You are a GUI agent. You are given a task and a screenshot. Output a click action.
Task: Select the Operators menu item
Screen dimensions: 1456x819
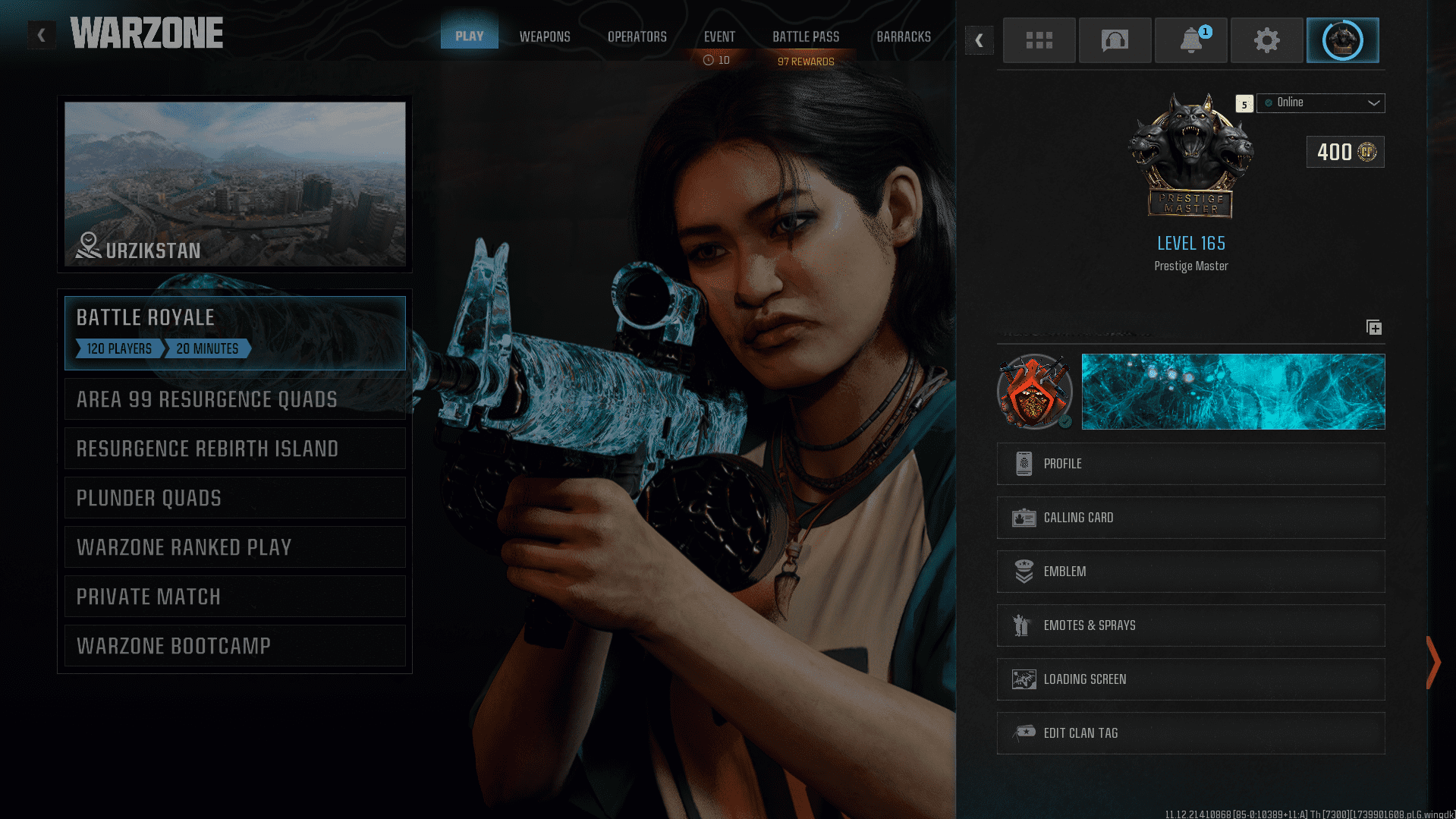click(x=637, y=36)
